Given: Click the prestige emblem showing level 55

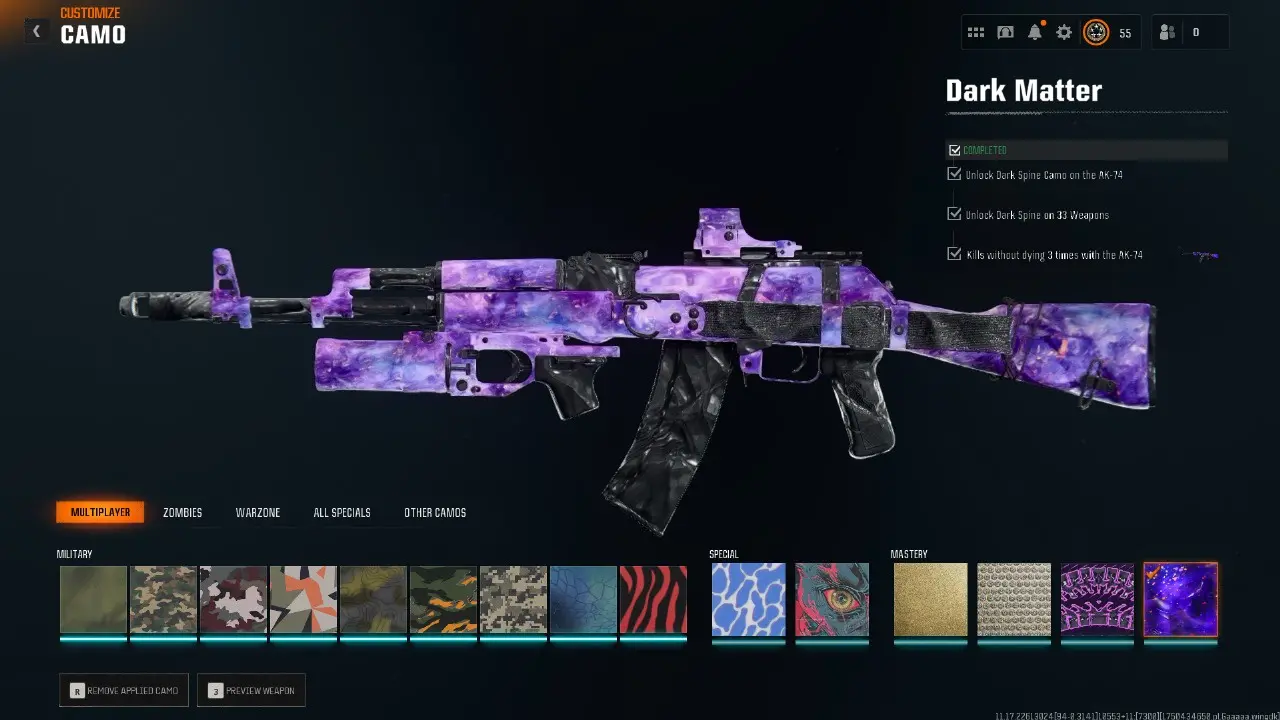Looking at the screenshot, I should tap(1098, 31).
